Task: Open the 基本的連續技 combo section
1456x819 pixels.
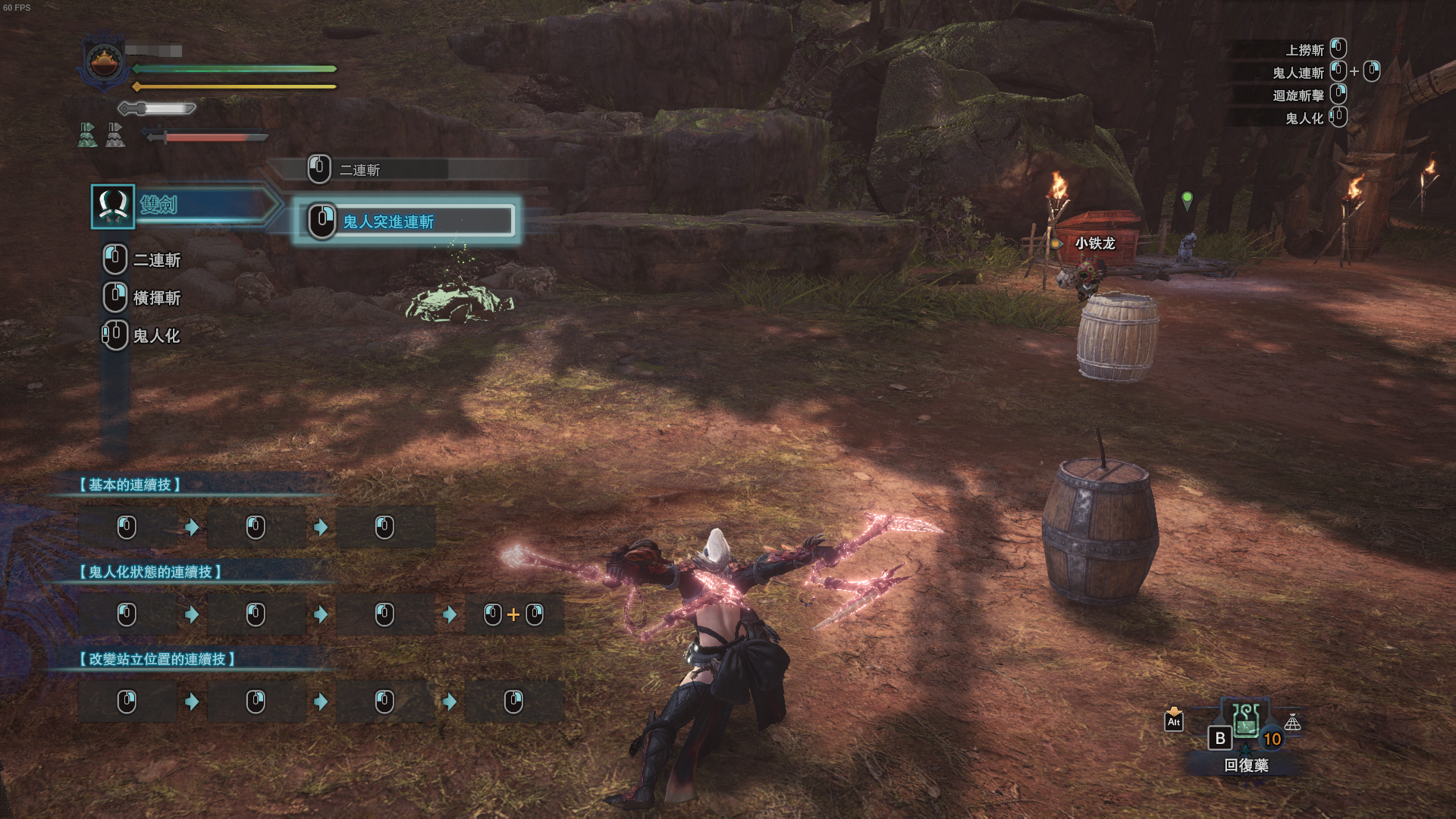Action: click(130, 485)
